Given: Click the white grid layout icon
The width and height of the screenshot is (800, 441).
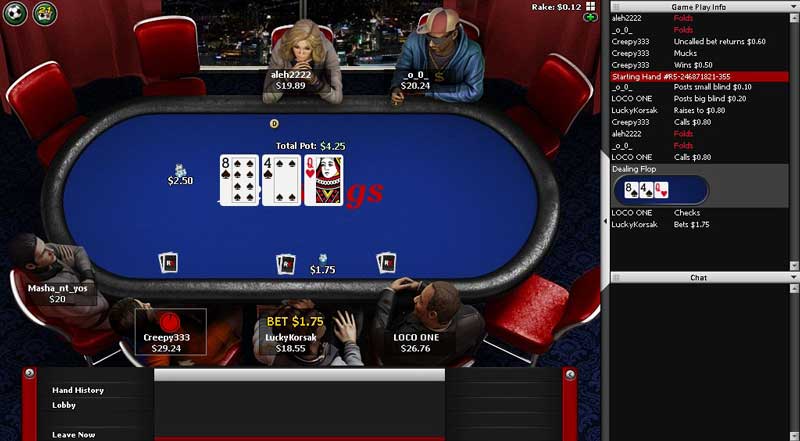Looking at the screenshot, I should point(592,6).
